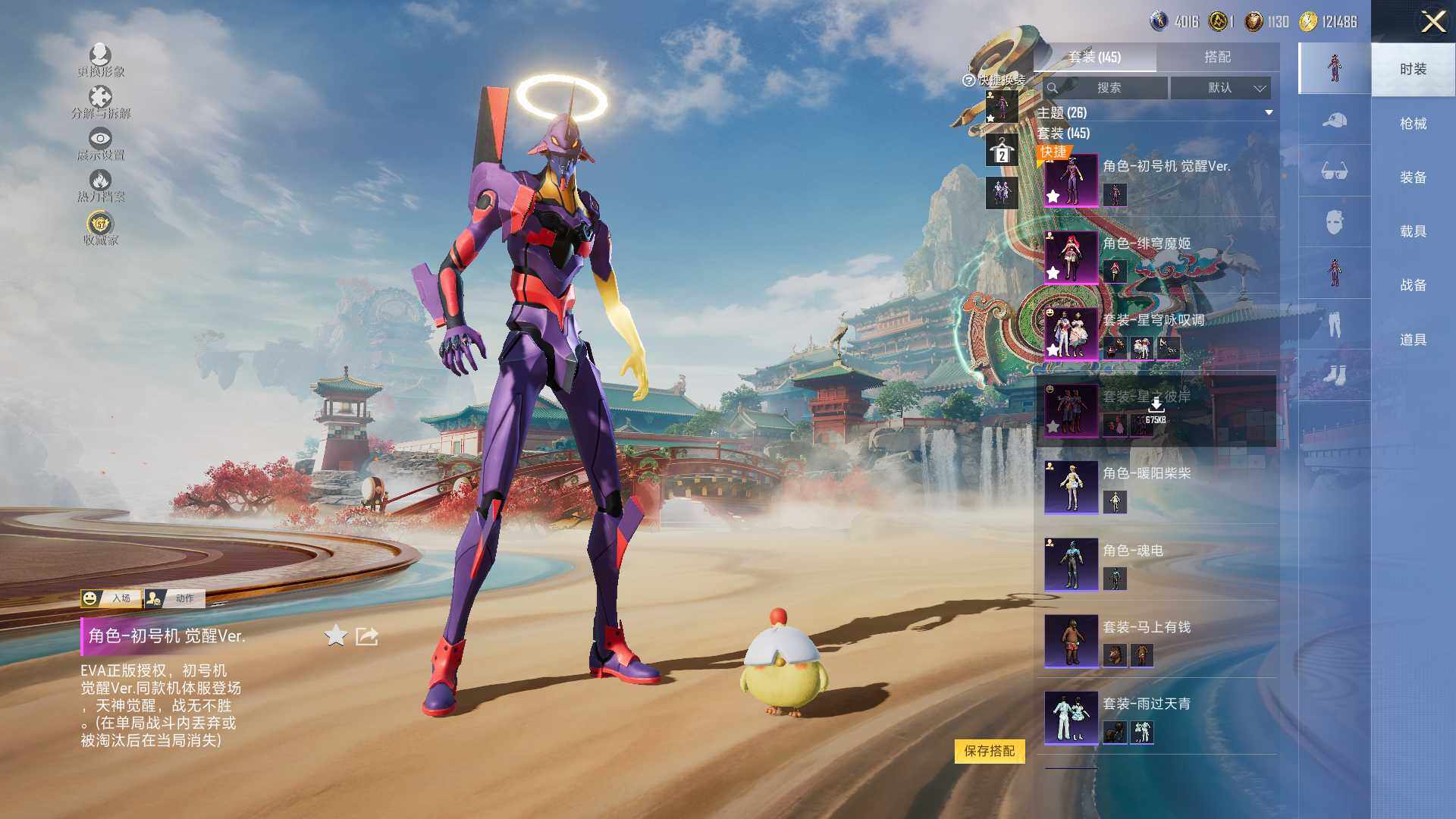Open 分解与拆解 dismantle menu
This screenshot has width=1456, height=819.
[x=100, y=102]
